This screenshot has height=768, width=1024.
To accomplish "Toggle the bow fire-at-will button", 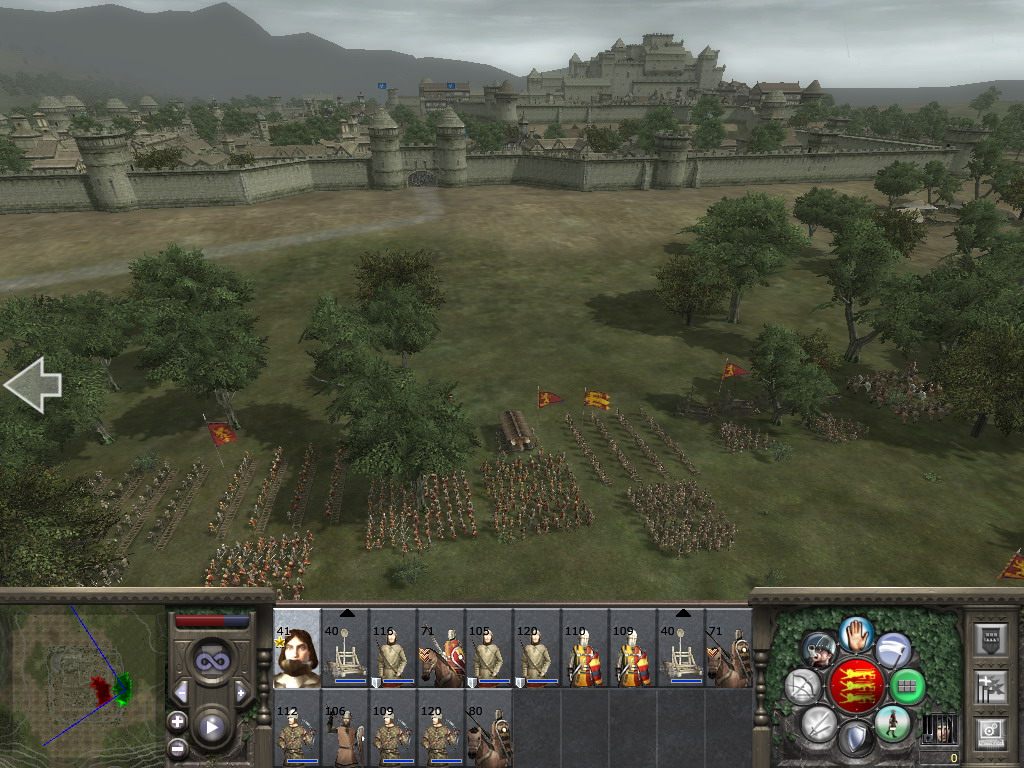I will point(803,686).
